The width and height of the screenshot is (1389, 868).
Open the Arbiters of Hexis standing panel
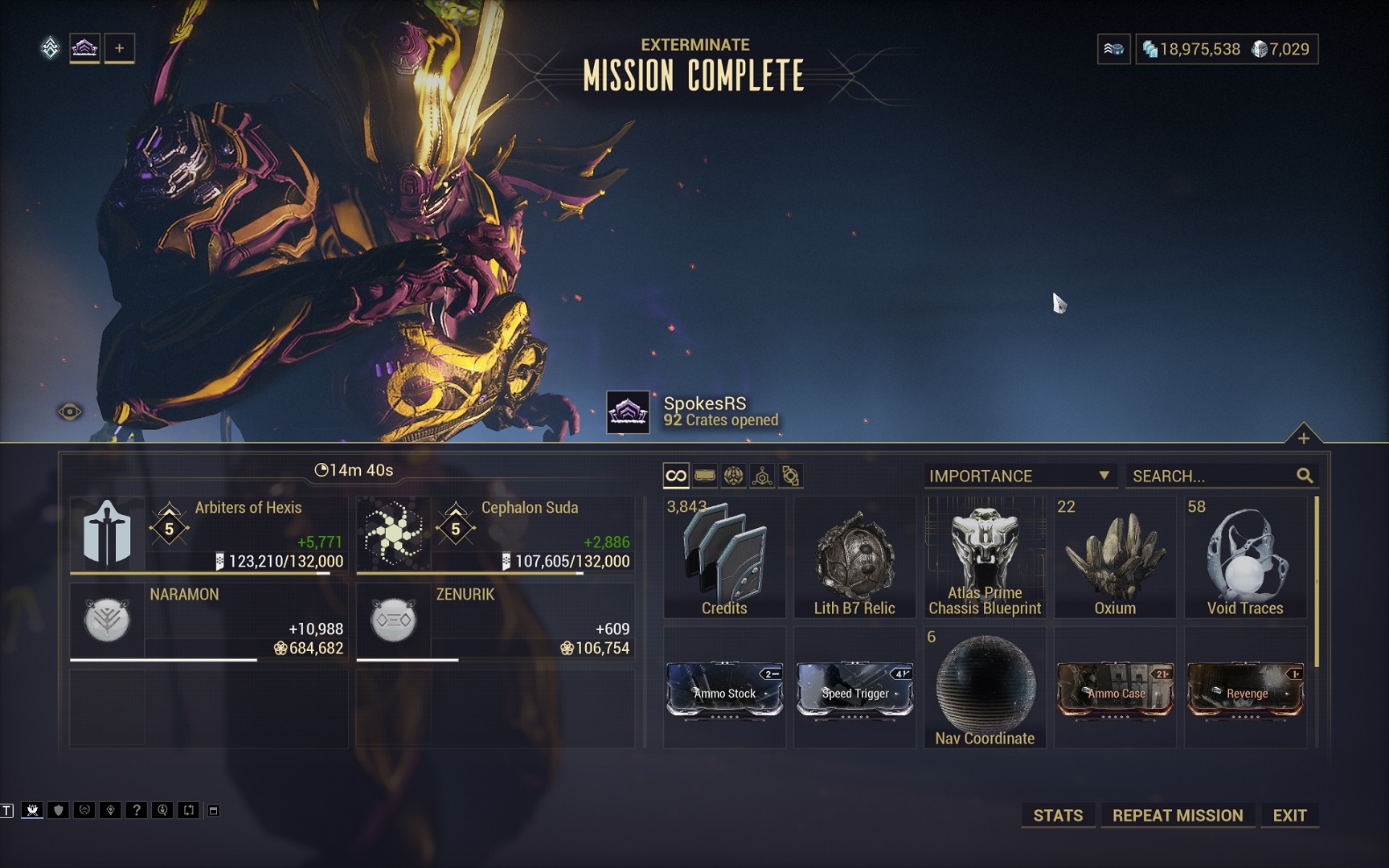click(x=208, y=534)
